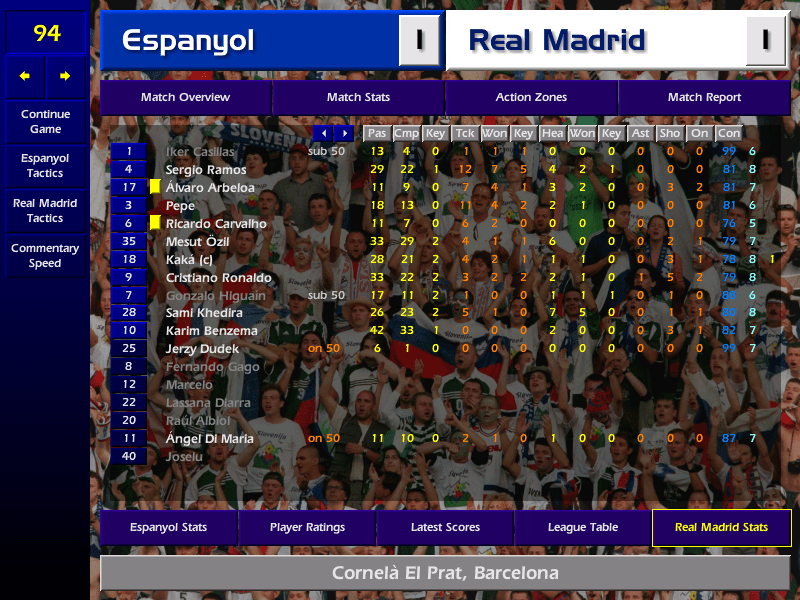
Task: Switch to Match Overview tab
Action: pos(185,97)
